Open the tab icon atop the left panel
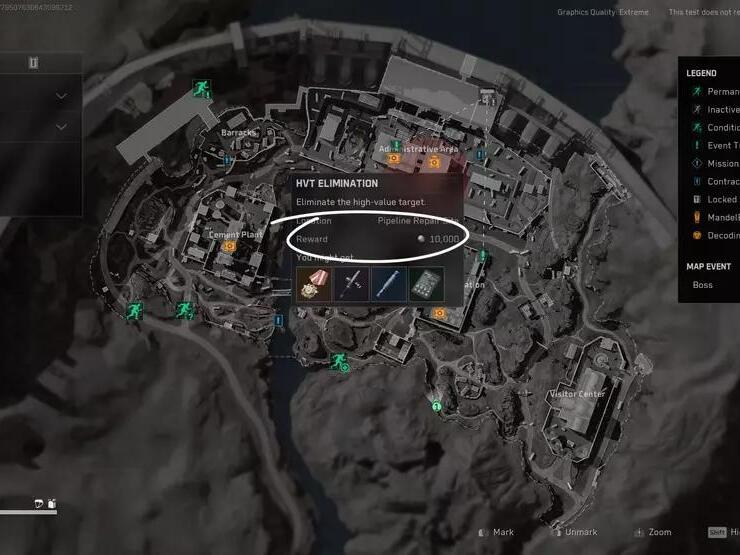 click(x=33, y=63)
